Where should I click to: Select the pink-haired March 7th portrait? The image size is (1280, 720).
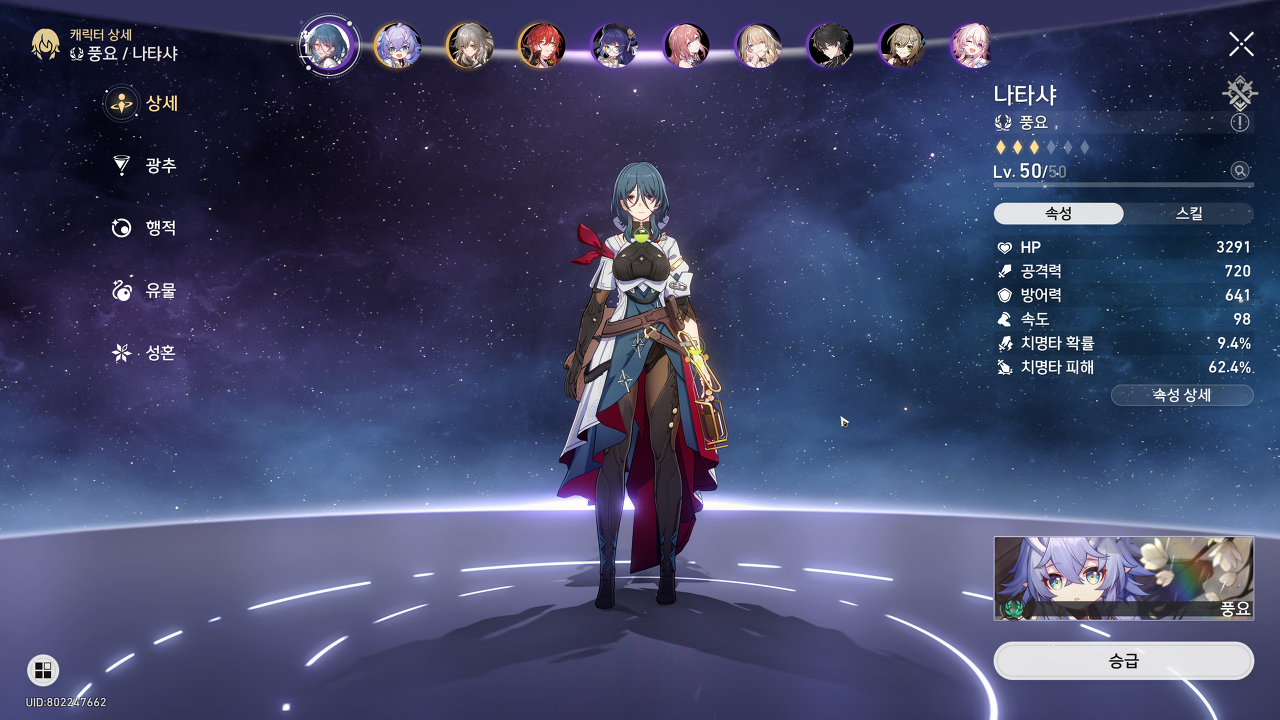point(972,45)
